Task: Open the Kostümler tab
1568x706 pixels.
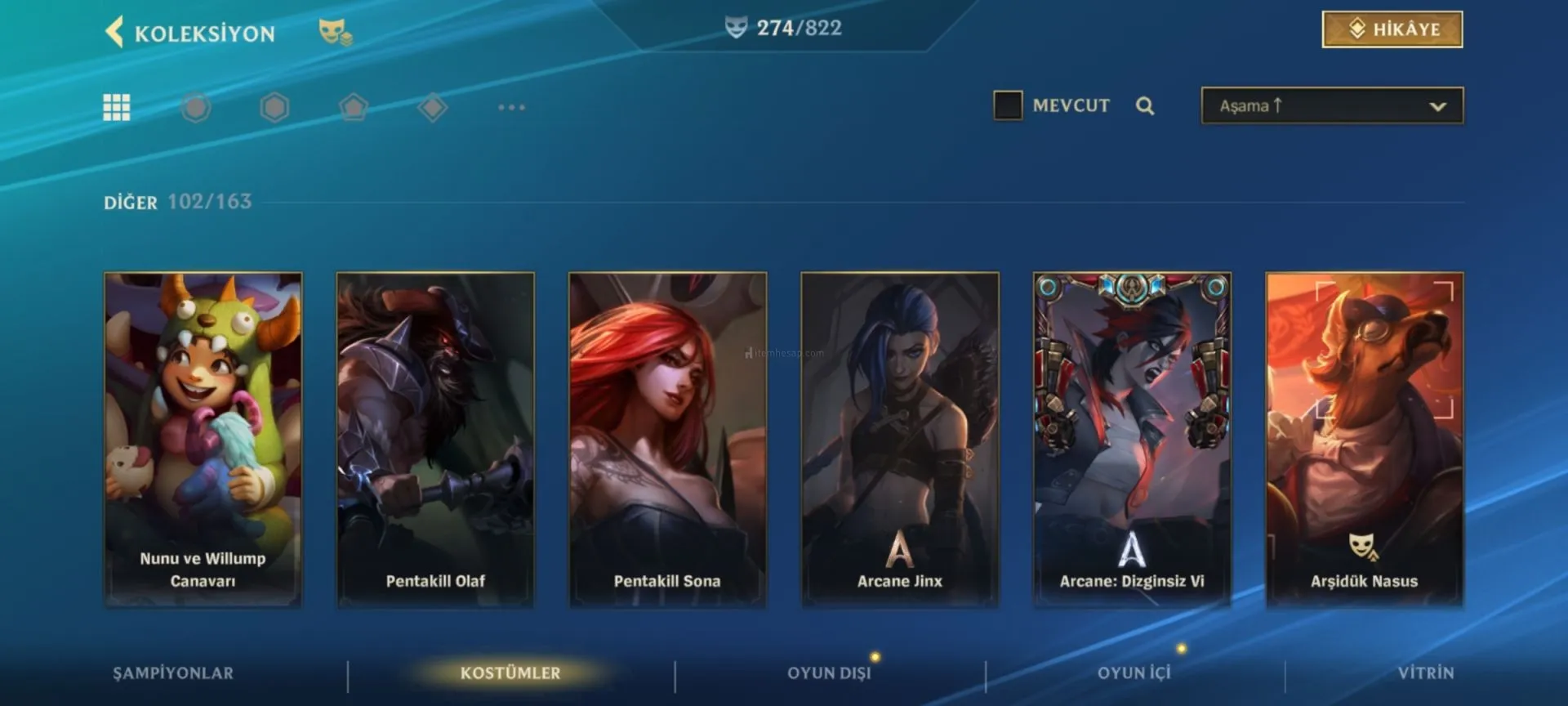Action: click(x=510, y=672)
